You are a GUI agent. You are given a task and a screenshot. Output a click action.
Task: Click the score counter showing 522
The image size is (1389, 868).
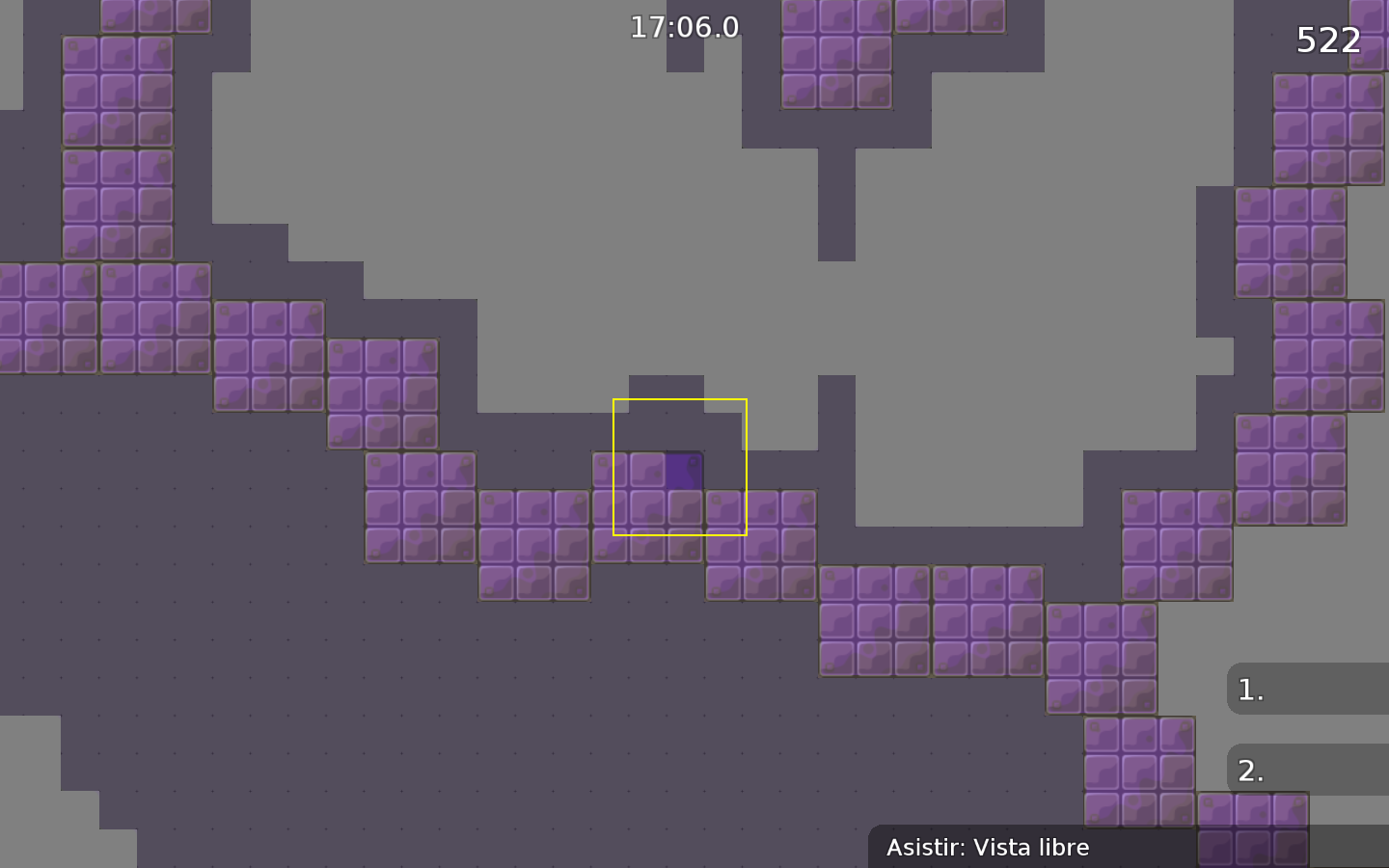pos(1328,41)
